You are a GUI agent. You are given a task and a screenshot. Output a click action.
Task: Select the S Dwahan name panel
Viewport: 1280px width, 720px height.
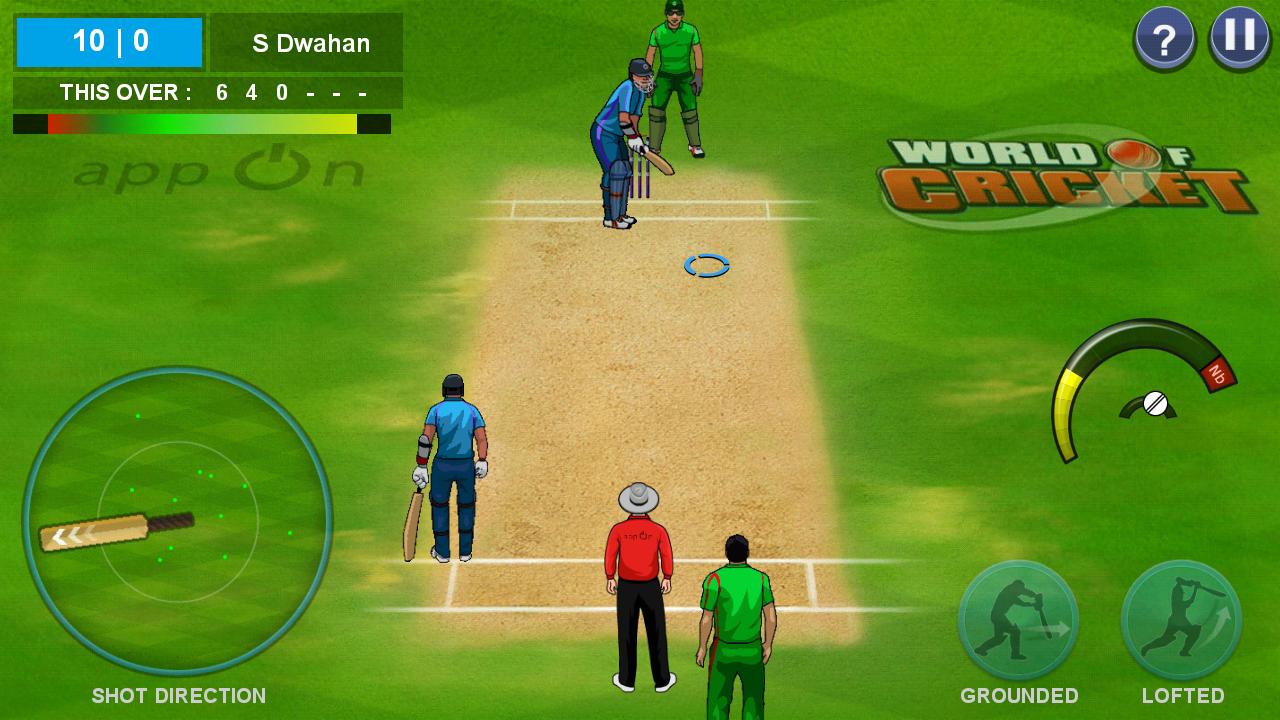point(306,43)
